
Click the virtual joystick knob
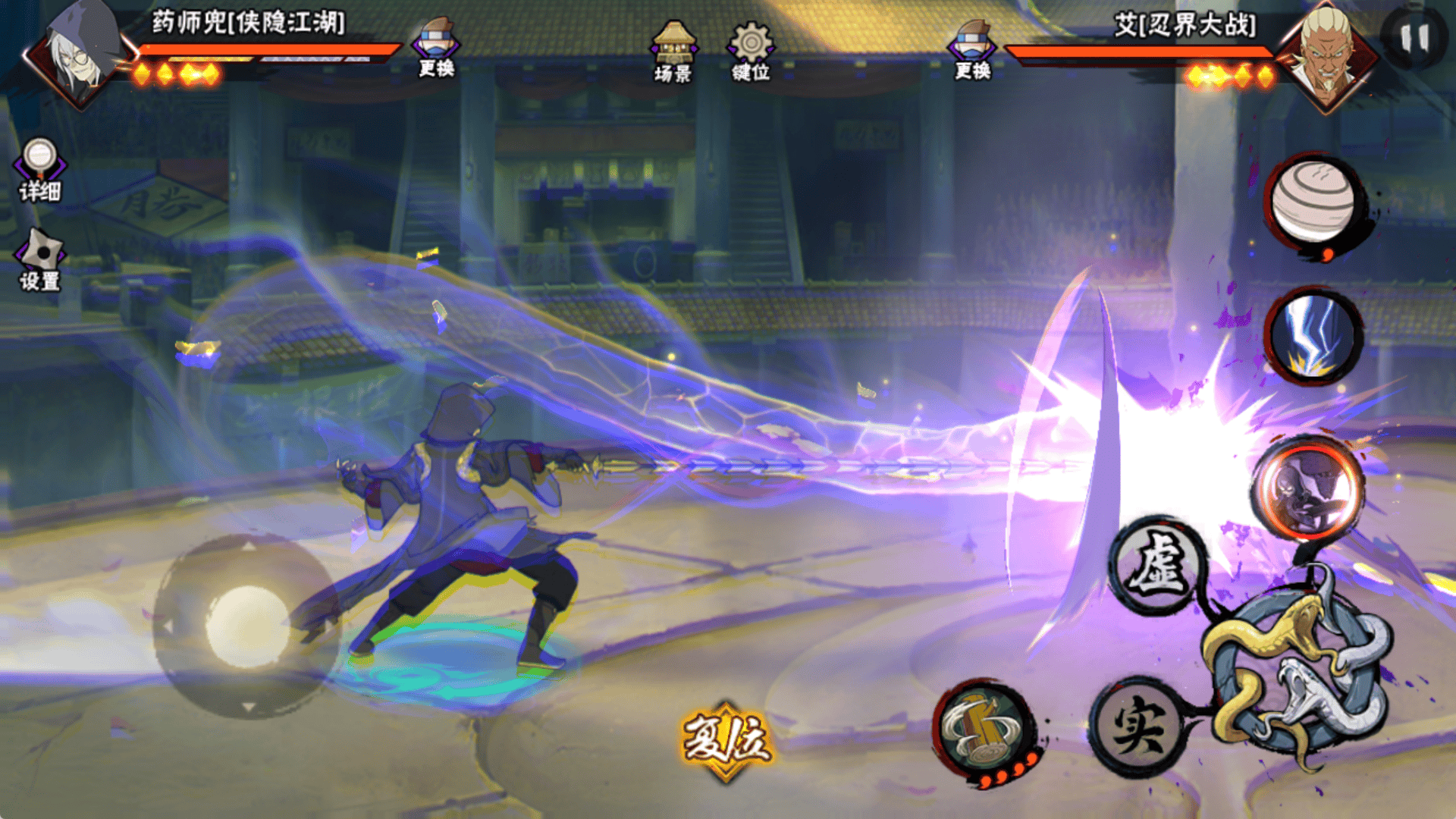click(247, 626)
